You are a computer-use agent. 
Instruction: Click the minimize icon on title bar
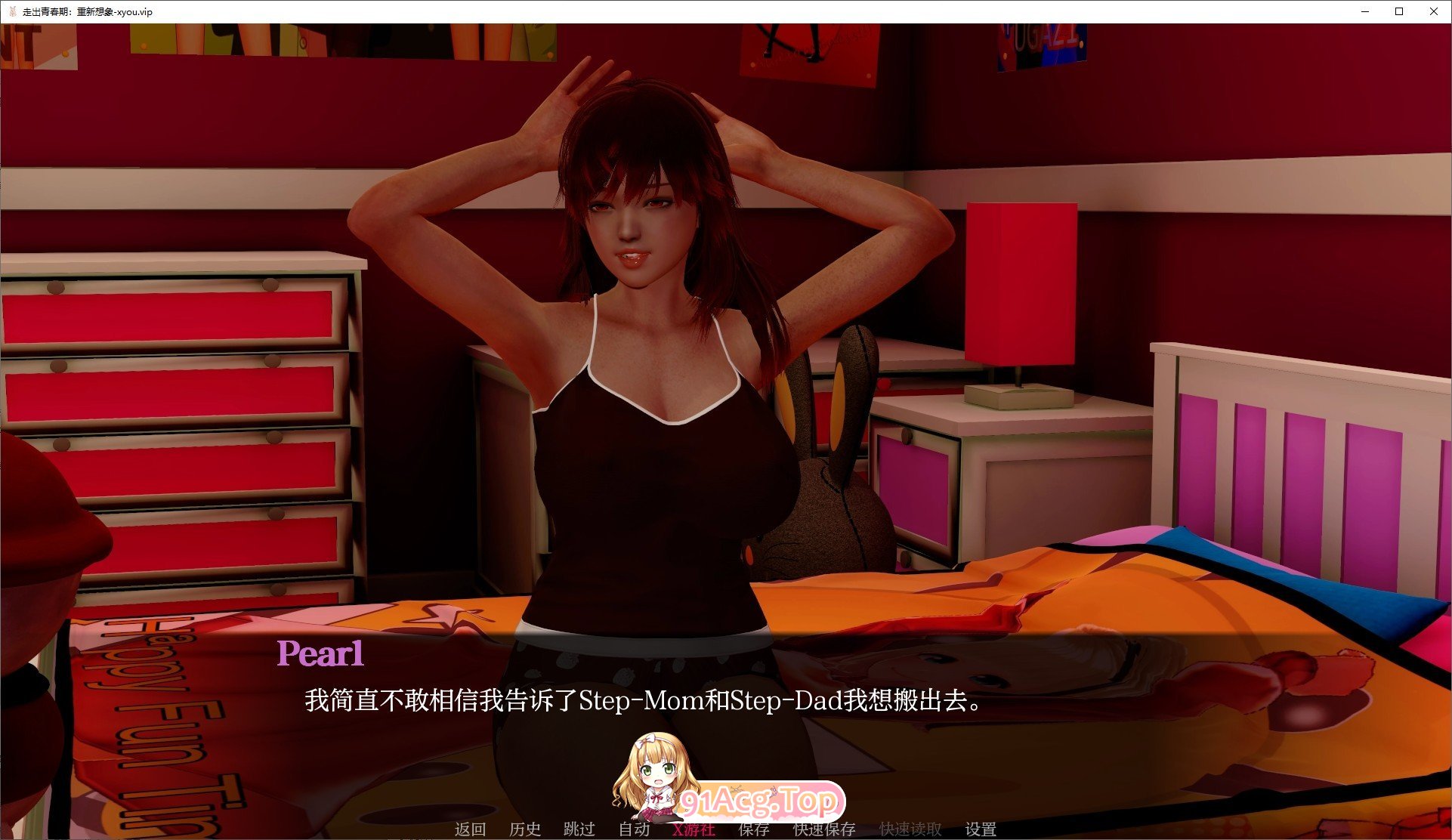pyautogui.click(x=1364, y=11)
